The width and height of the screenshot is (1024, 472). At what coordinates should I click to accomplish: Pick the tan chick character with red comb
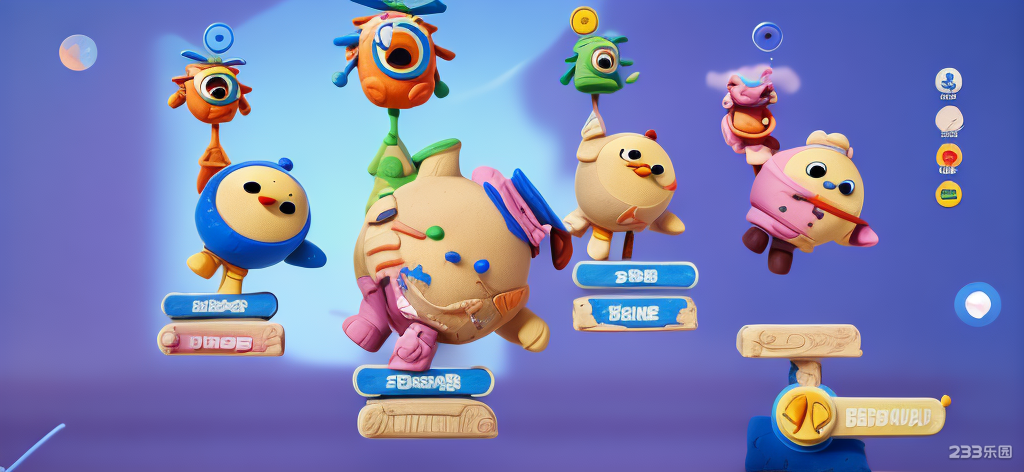(x=626, y=182)
